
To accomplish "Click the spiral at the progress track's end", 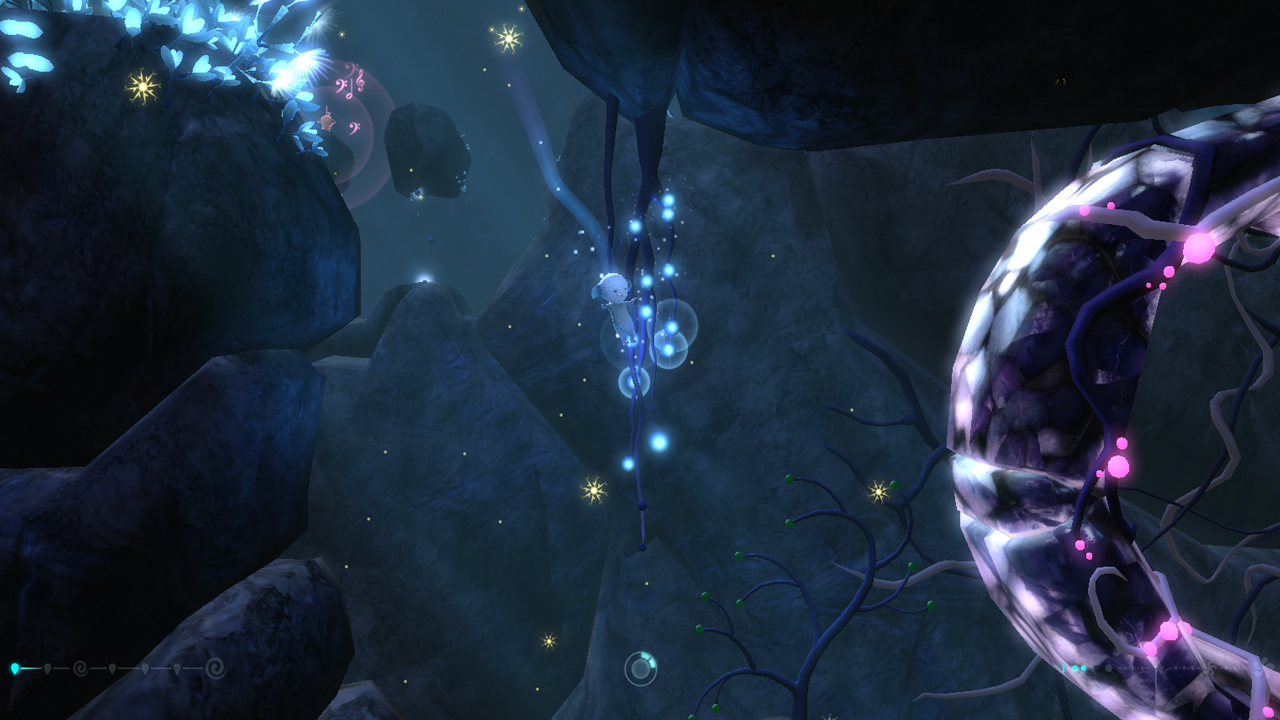I will [x=214, y=667].
